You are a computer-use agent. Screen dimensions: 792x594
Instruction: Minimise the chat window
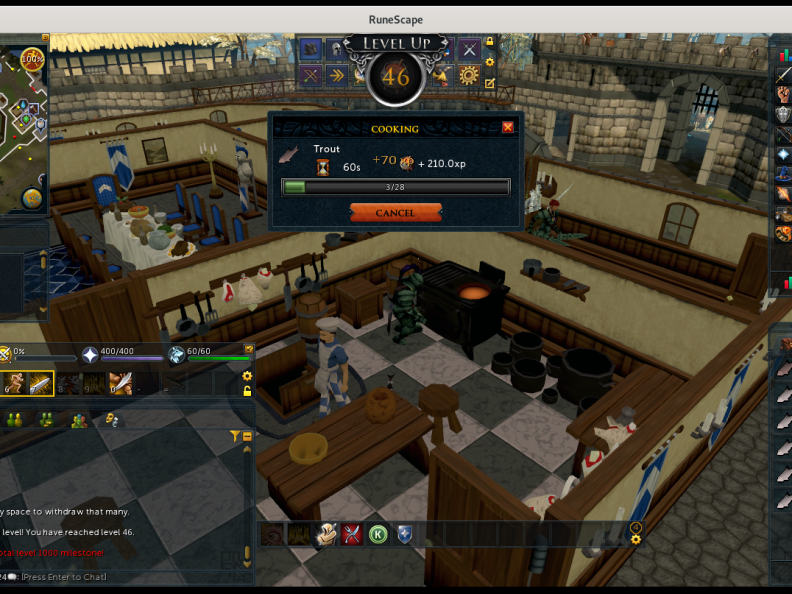coord(247,436)
